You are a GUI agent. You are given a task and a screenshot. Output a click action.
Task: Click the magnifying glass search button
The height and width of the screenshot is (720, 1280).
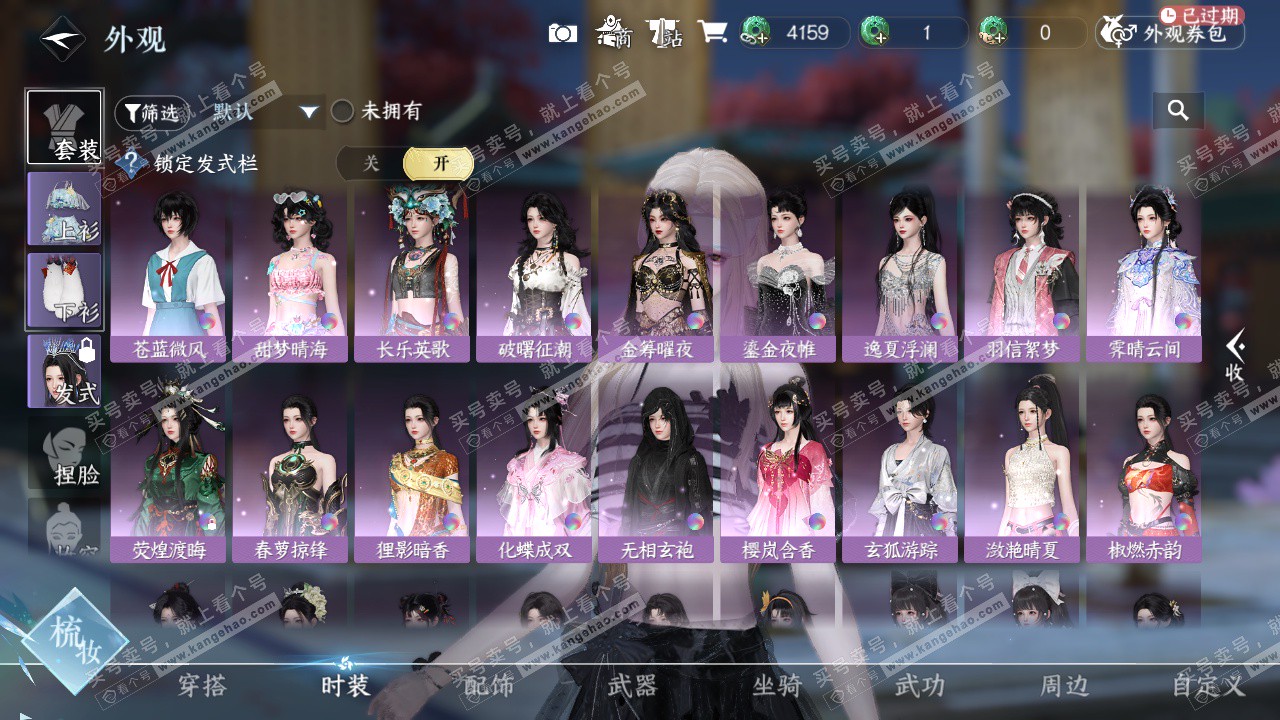(1178, 111)
